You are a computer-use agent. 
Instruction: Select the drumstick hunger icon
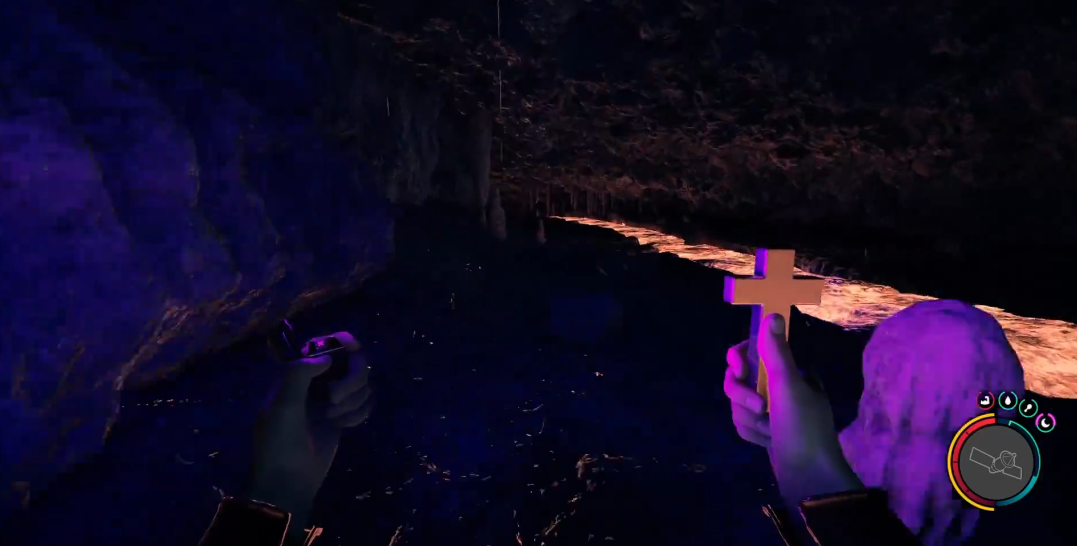pos(1028,407)
